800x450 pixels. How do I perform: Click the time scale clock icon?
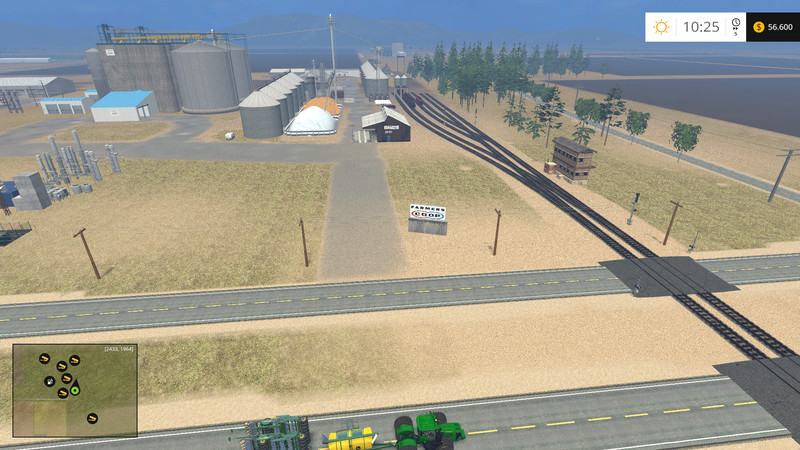coord(736,23)
